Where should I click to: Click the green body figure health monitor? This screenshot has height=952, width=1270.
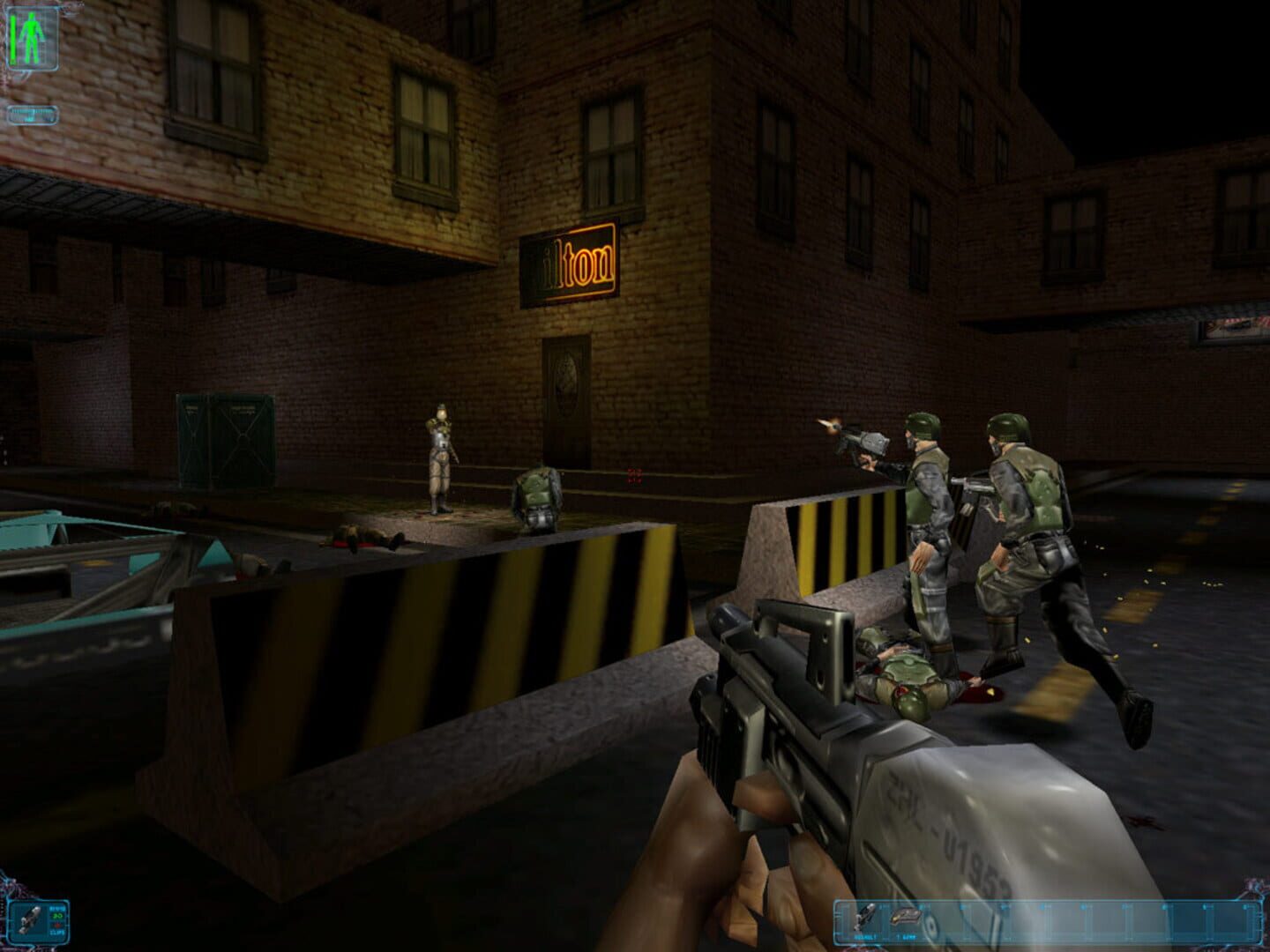32,37
